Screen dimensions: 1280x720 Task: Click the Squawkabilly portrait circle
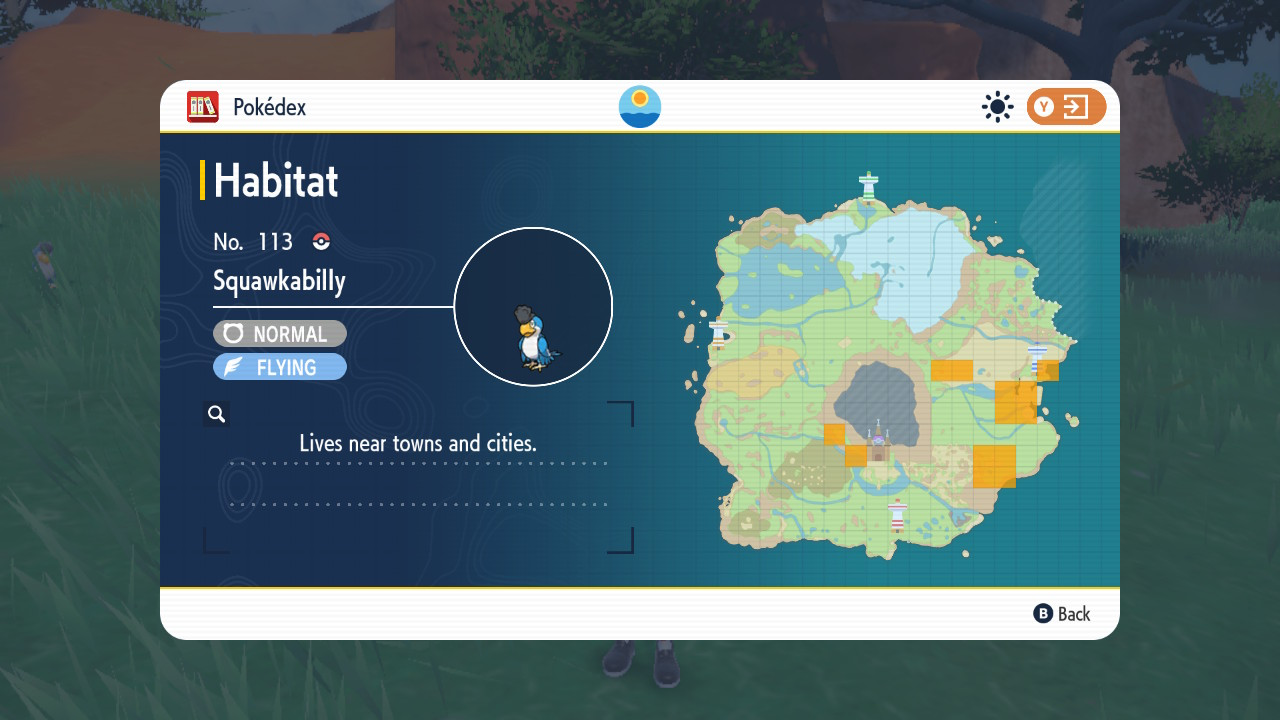coord(533,306)
